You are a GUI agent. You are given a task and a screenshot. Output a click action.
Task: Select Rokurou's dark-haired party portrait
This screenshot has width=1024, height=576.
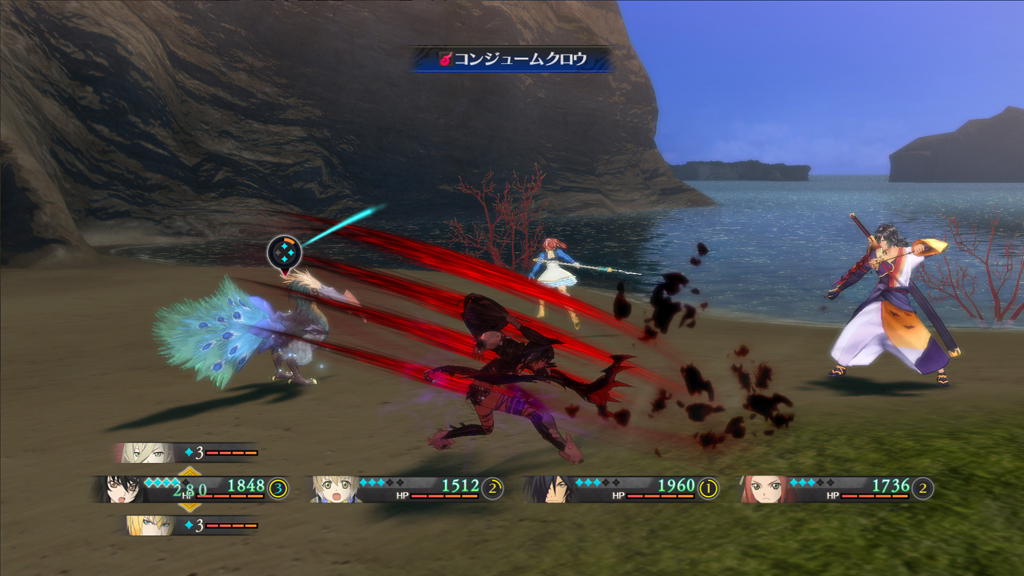tap(551, 488)
